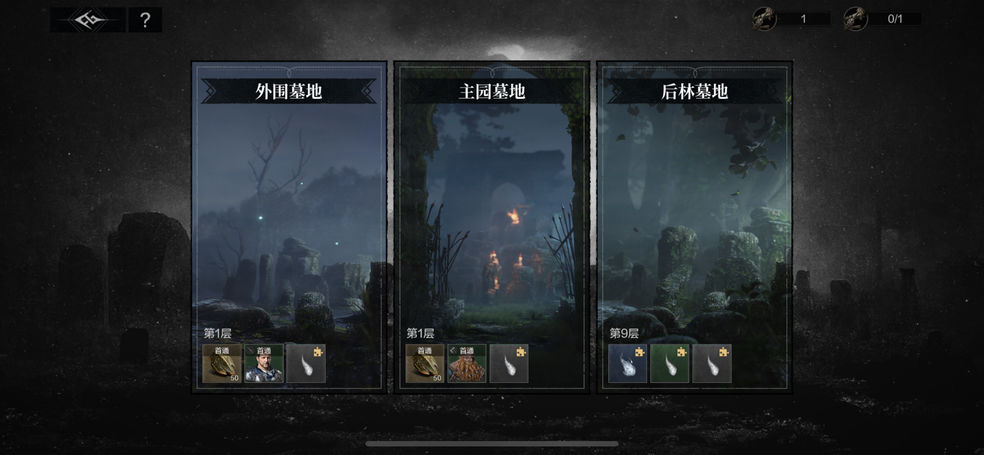Inspect the hero portrait reward in 外围墓地
984x455 pixels.
pyautogui.click(x=265, y=364)
